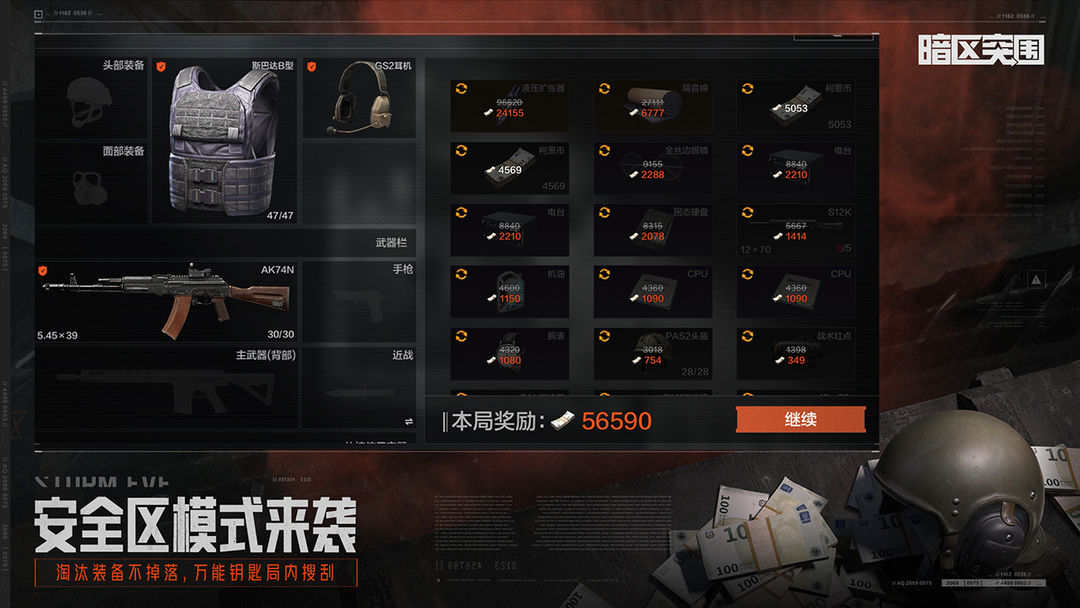Open the 面部装备 face gear slot
Screen dimensions: 1080x608
[x=92, y=182]
